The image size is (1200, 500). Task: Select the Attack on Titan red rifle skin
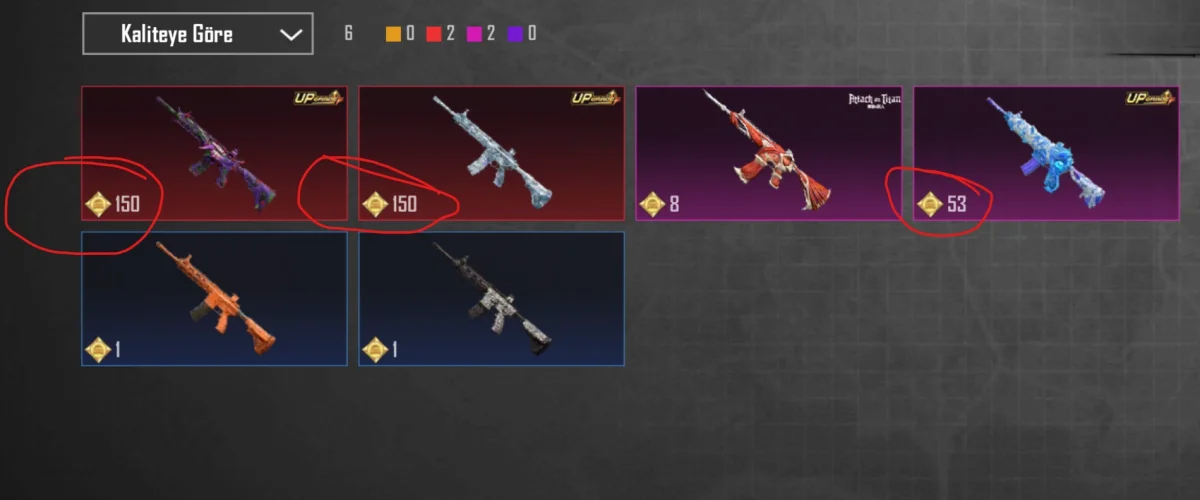tap(768, 152)
